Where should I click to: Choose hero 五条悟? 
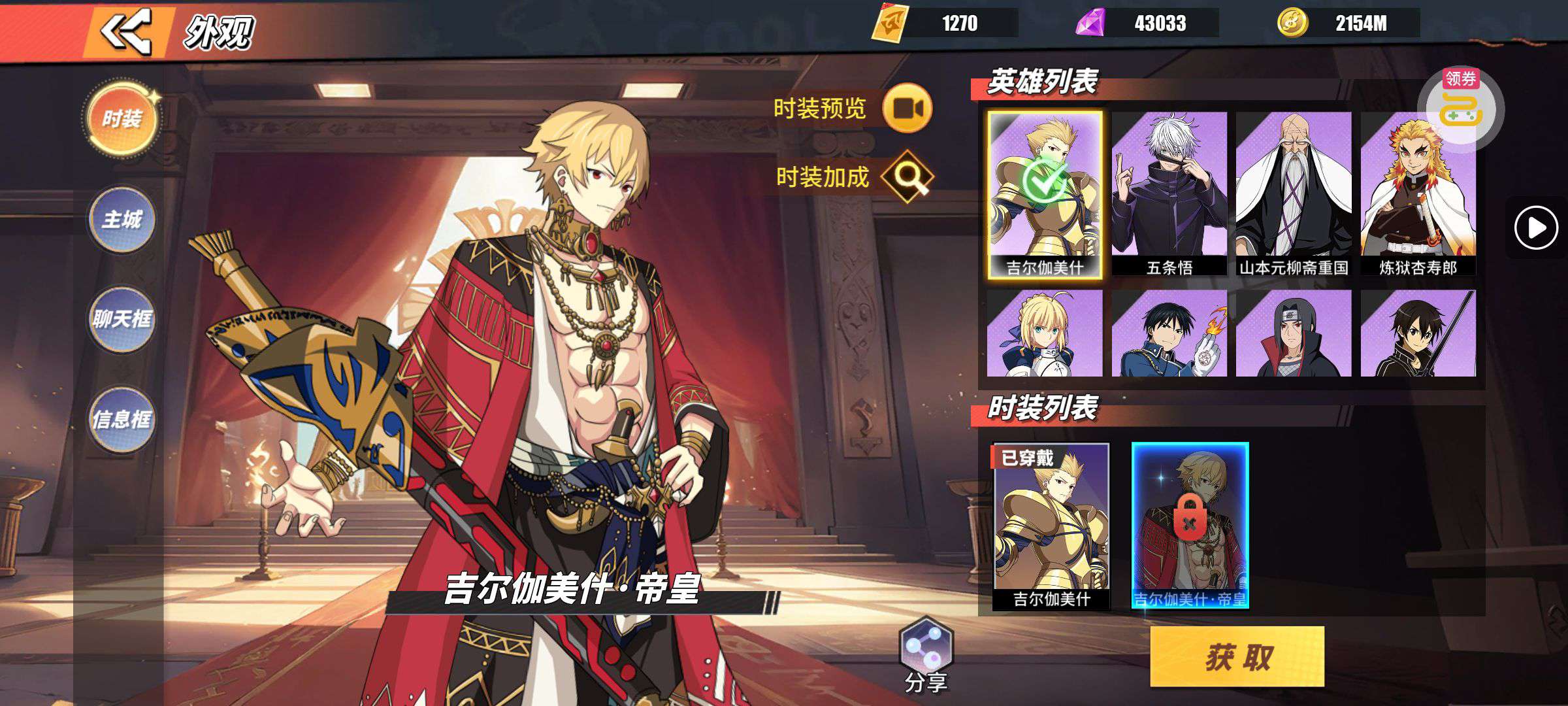click(1169, 193)
